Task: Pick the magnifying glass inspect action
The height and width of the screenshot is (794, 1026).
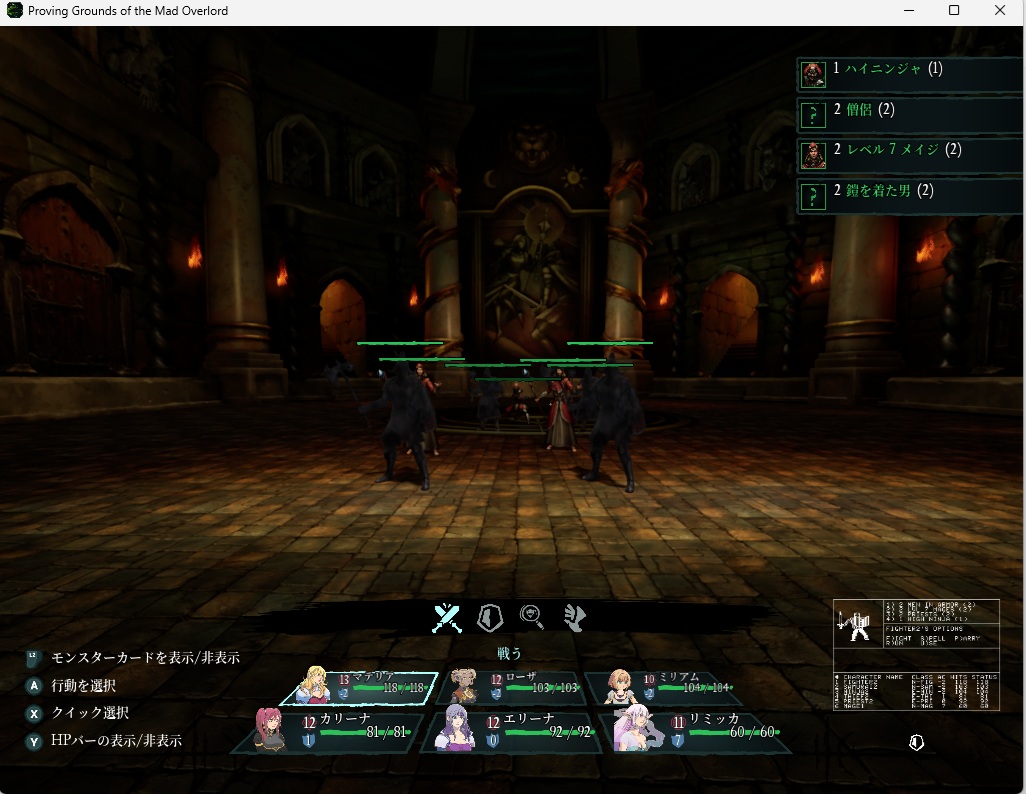Action: click(531, 618)
